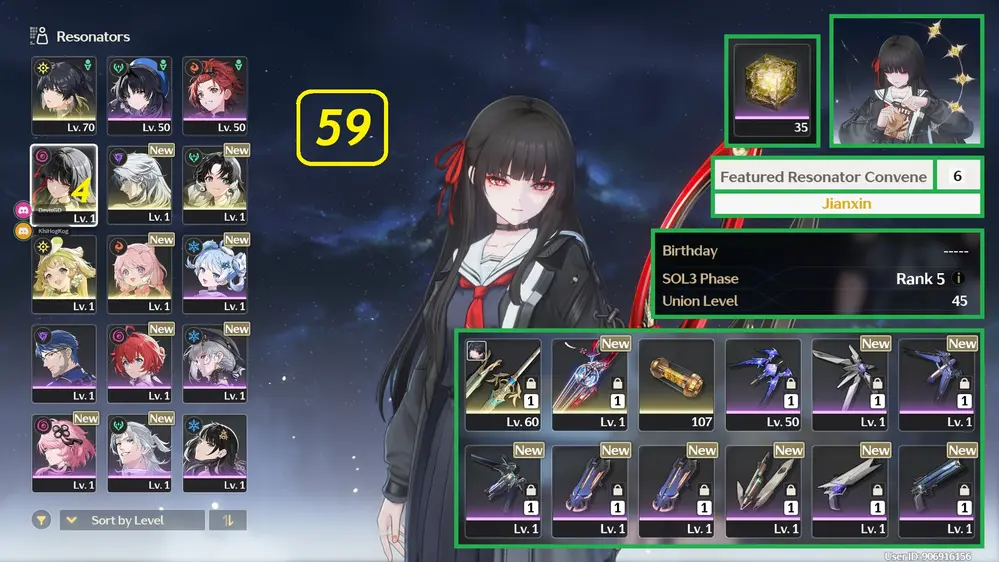Click the pink Discord badge on the left edge
This screenshot has height=562, width=999.
coord(22,210)
